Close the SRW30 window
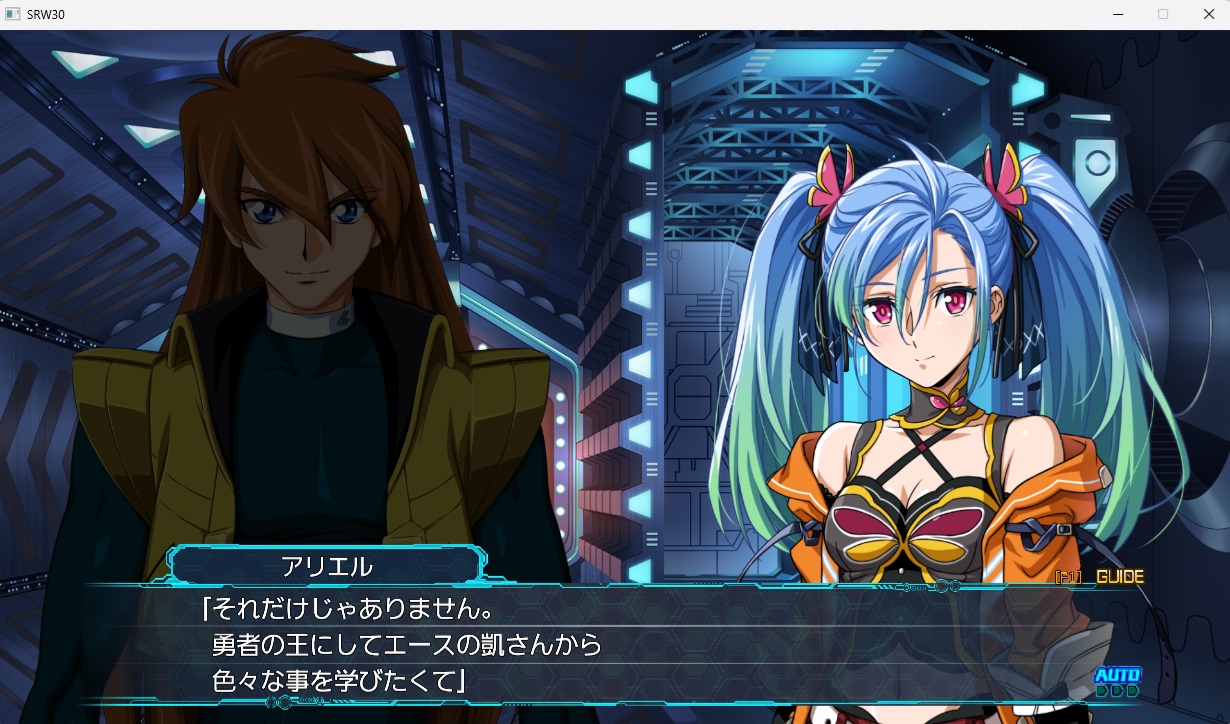This screenshot has width=1230, height=724. point(1207,14)
